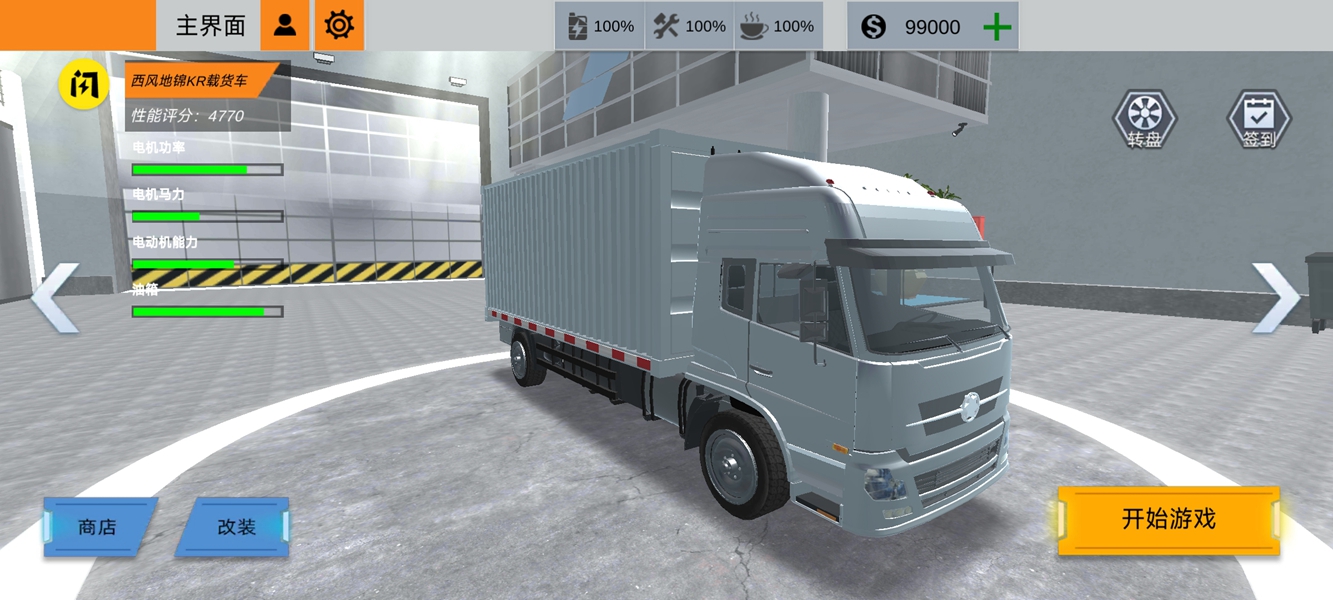
Task: Click the coffee cup fatigue indicator
Action: (x=777, y=26)
